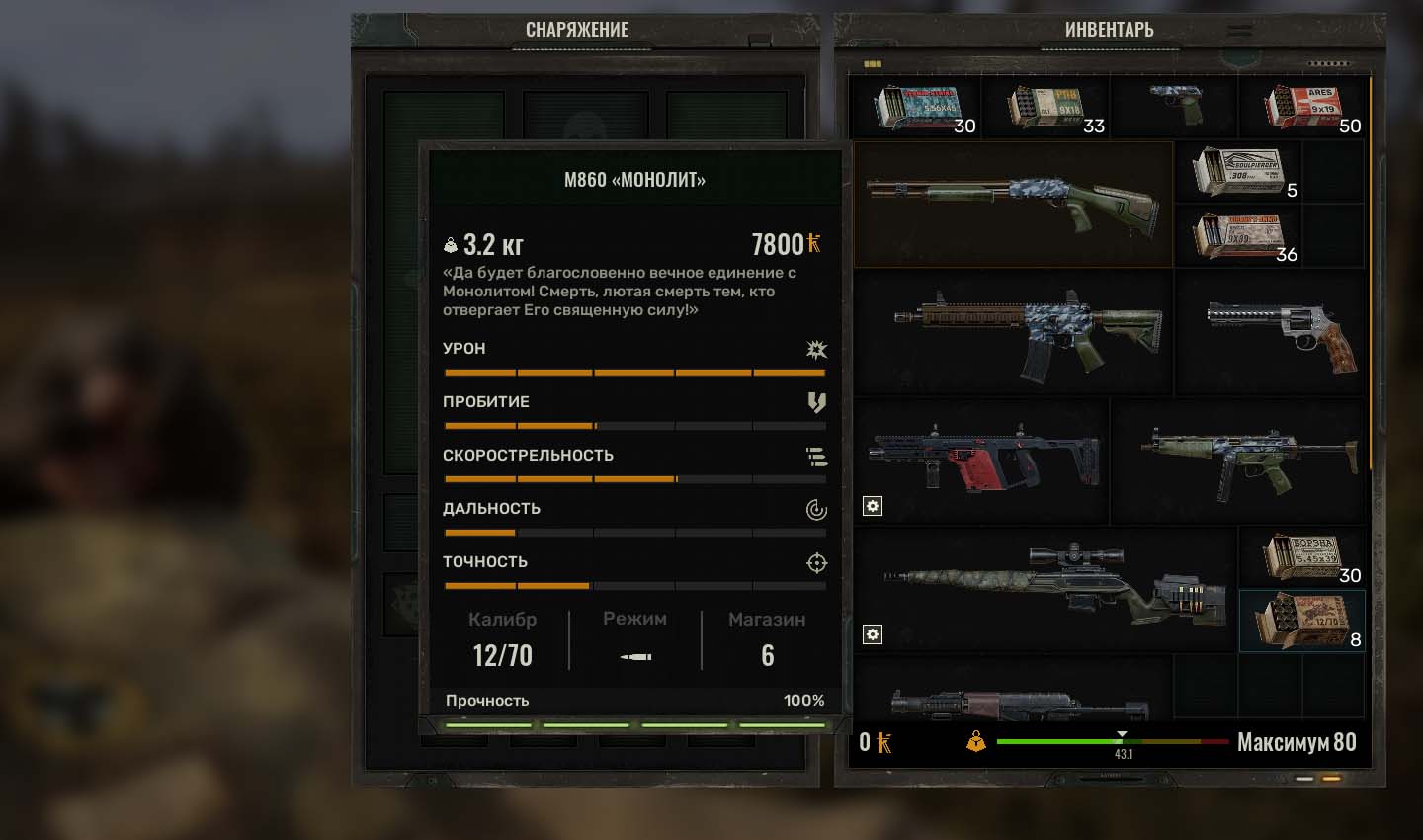Viewport: 1423px width, 840px height.
Task: Pick the 9x18 ammo box with 33 rounds
Action: 1046,107
